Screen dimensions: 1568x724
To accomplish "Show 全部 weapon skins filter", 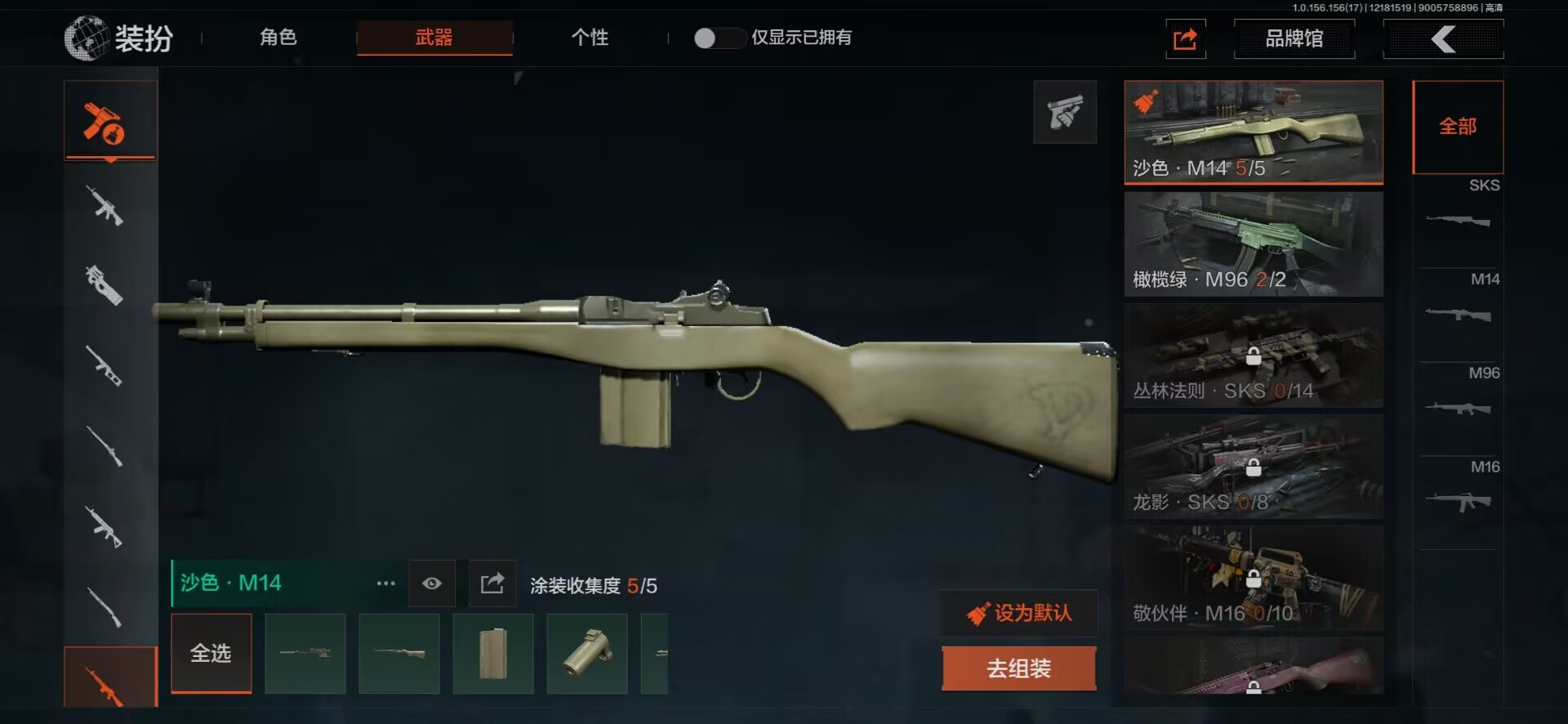I will [1458, 127].
